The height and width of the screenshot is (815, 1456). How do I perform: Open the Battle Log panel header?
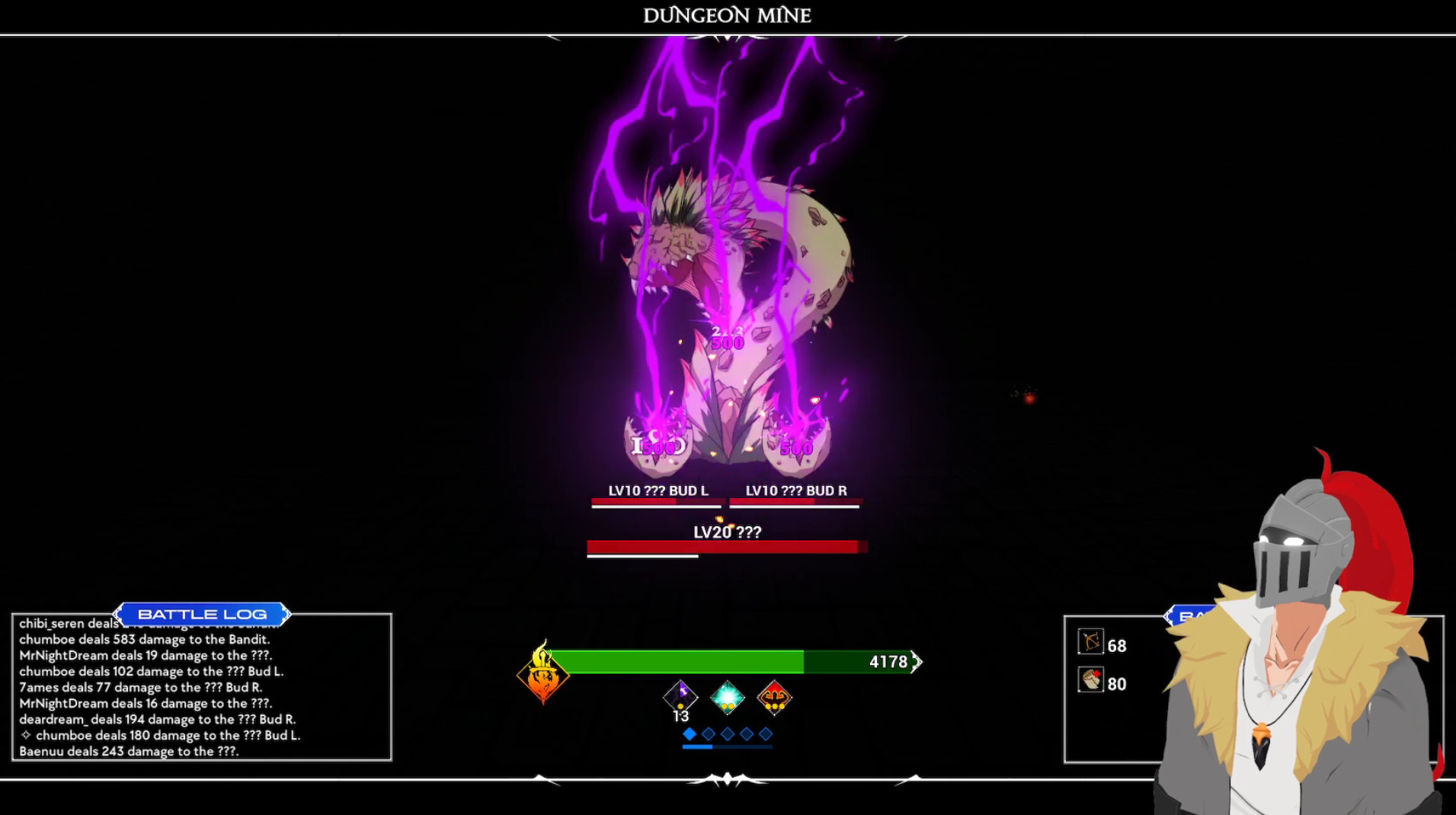point(202,614)
